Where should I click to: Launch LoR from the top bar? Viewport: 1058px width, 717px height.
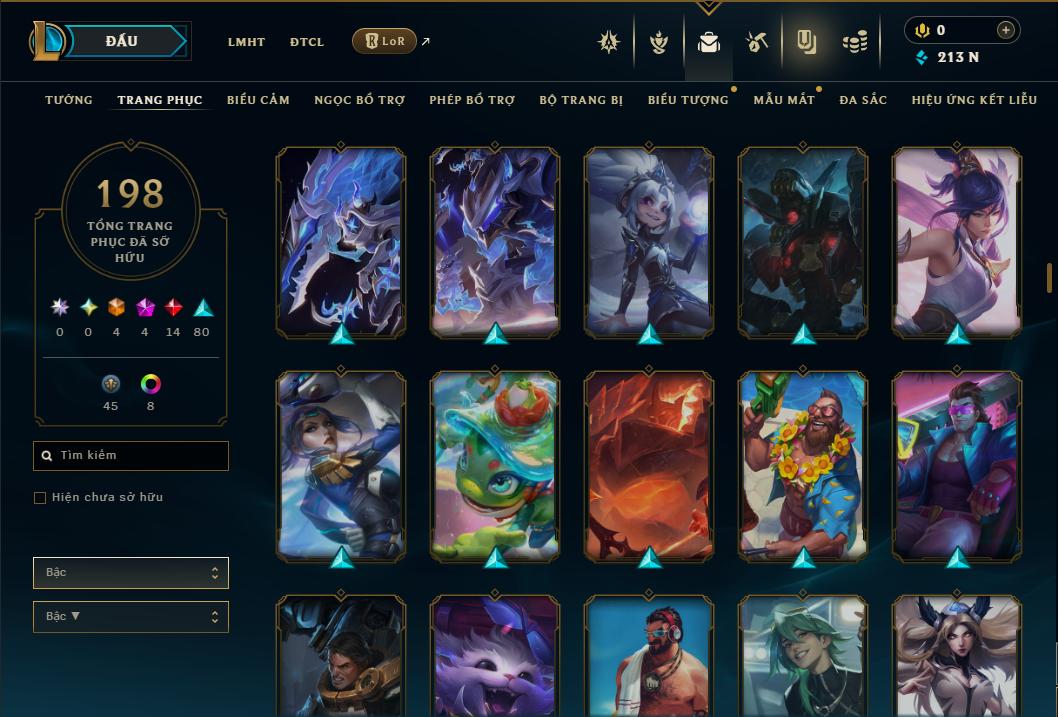(385, 41)
